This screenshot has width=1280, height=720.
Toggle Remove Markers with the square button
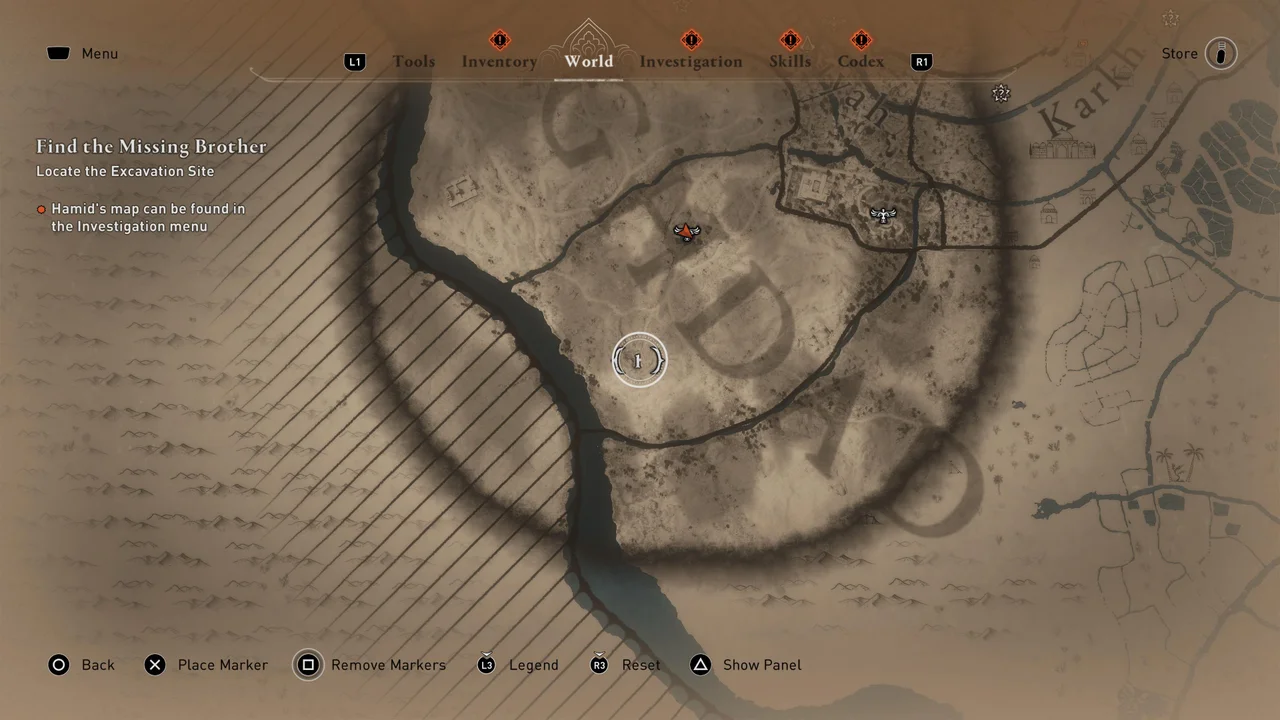point(308,665)
